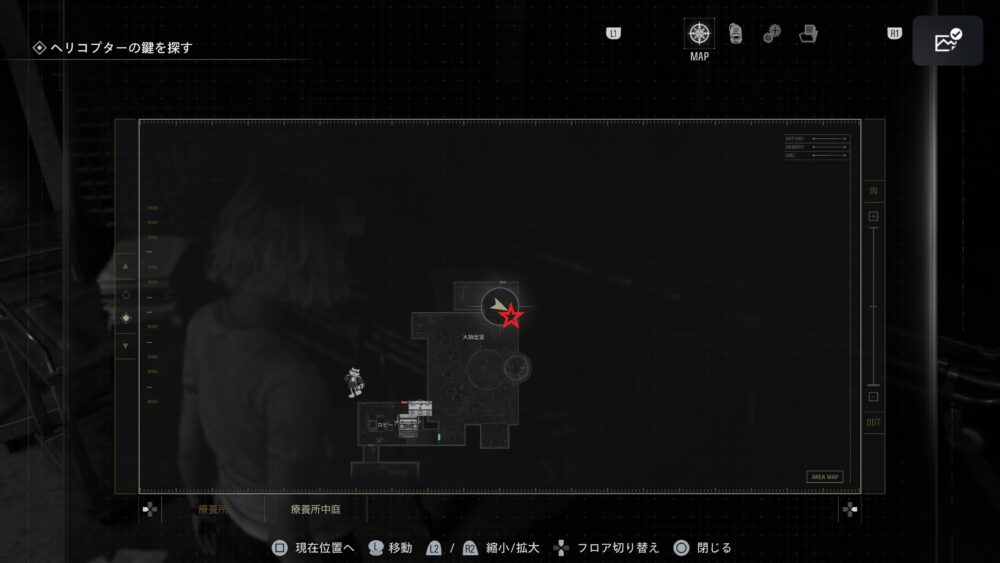Click the zoom in plus button
The width and height of the screenshot is (1000, 563).
point(873,216)
